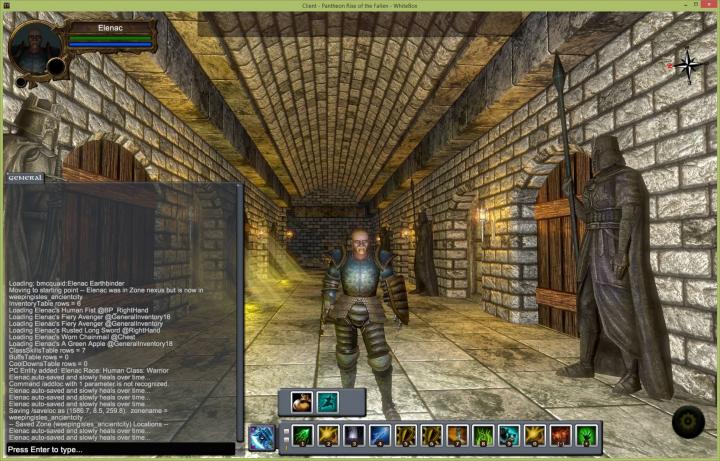
Task: Use the green hand ability at hotbar end
Action: click(x=587, y=436)
